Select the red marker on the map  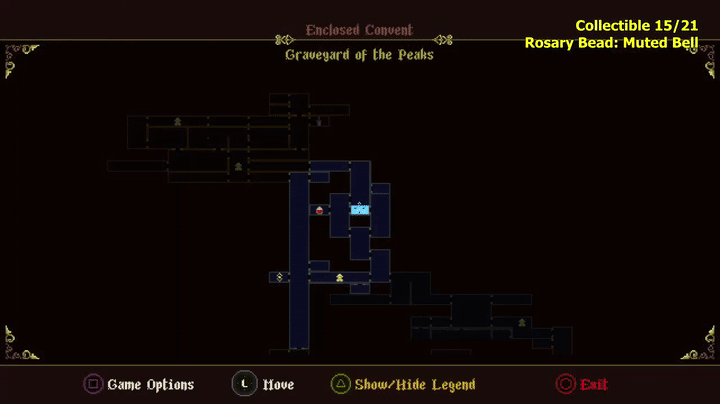pos(320,210)
